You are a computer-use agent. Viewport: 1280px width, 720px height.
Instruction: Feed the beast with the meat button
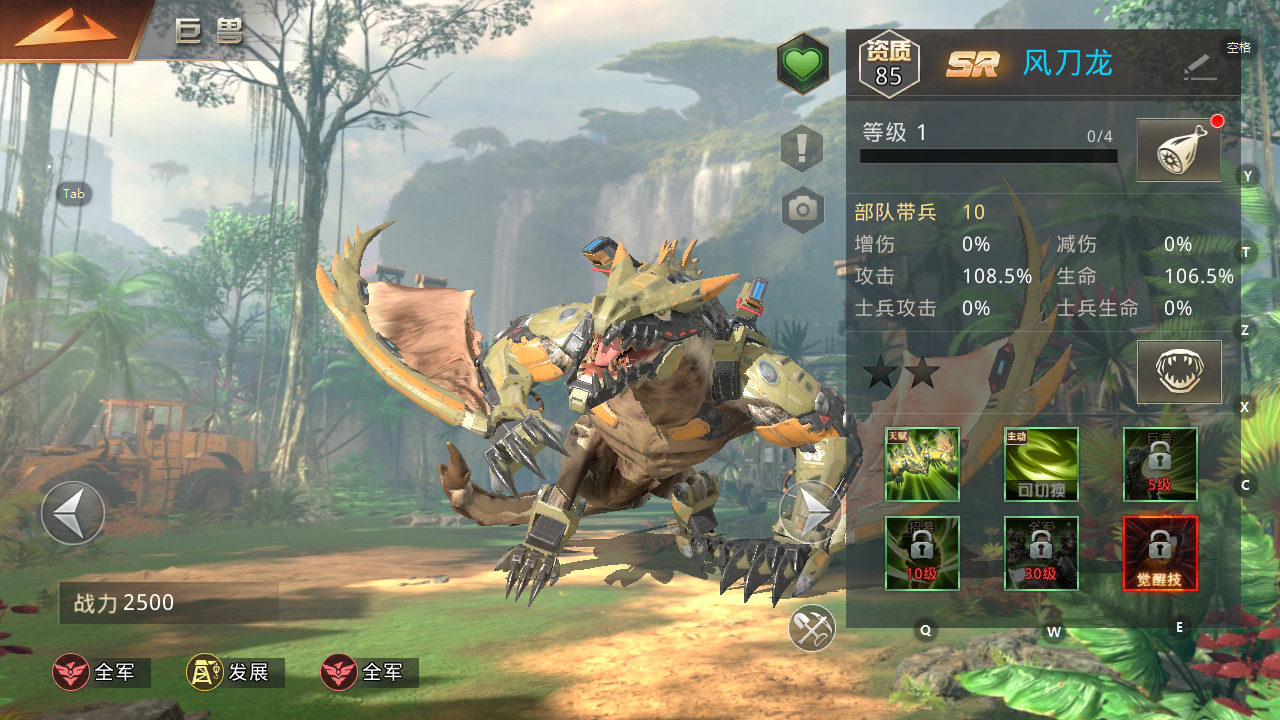(x=1179, y=150)
